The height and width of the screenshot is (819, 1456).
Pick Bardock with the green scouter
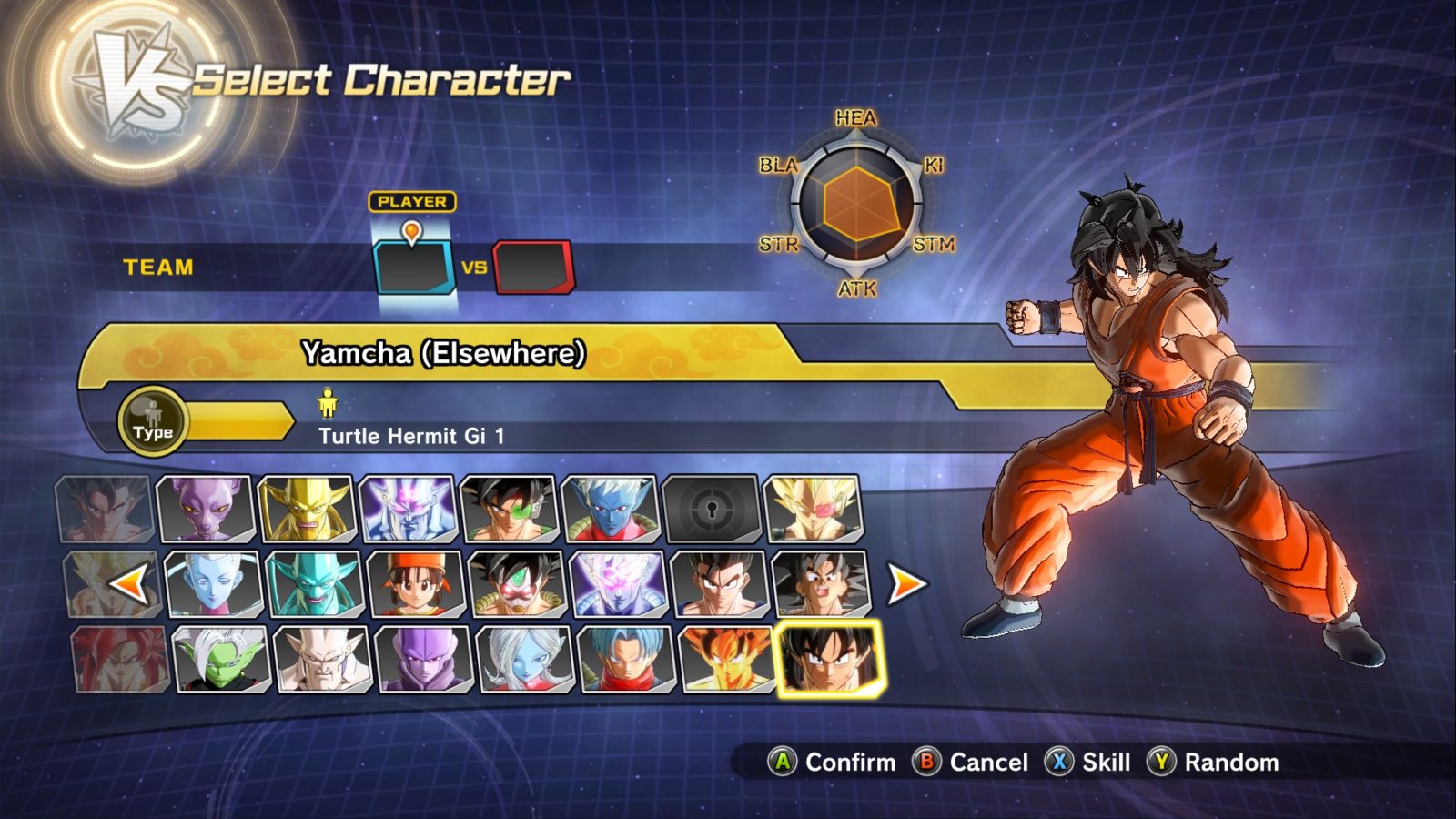509,510
